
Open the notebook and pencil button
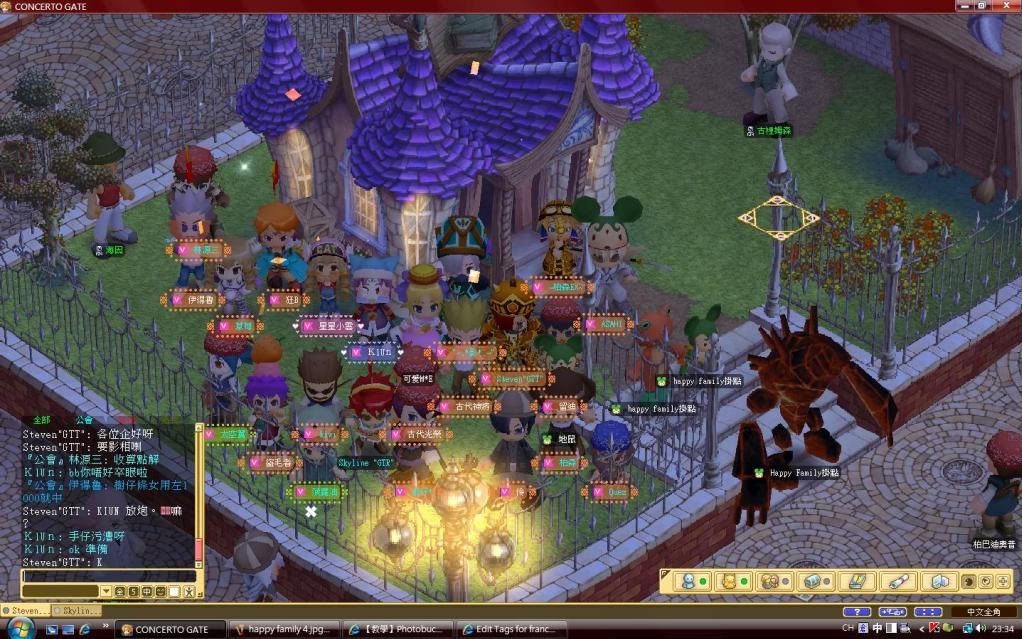click(856, 582)
